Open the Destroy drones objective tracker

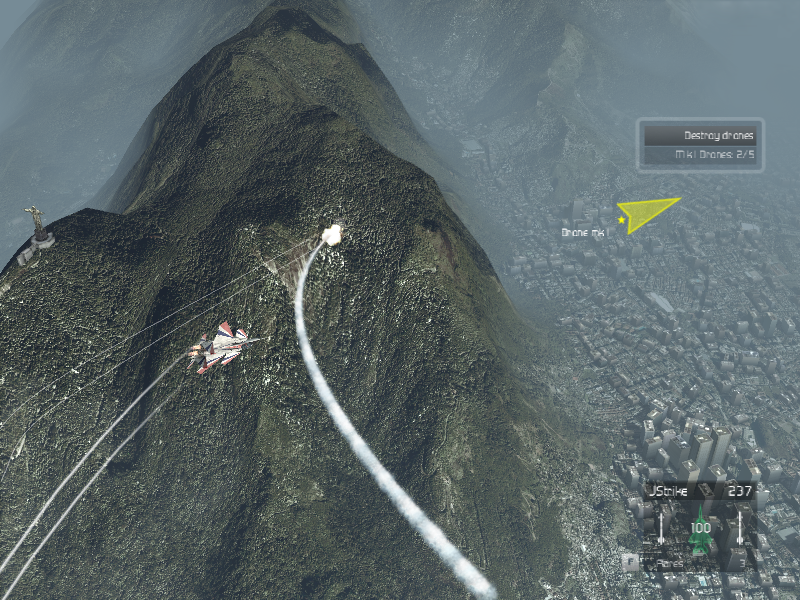pos(700,135)
